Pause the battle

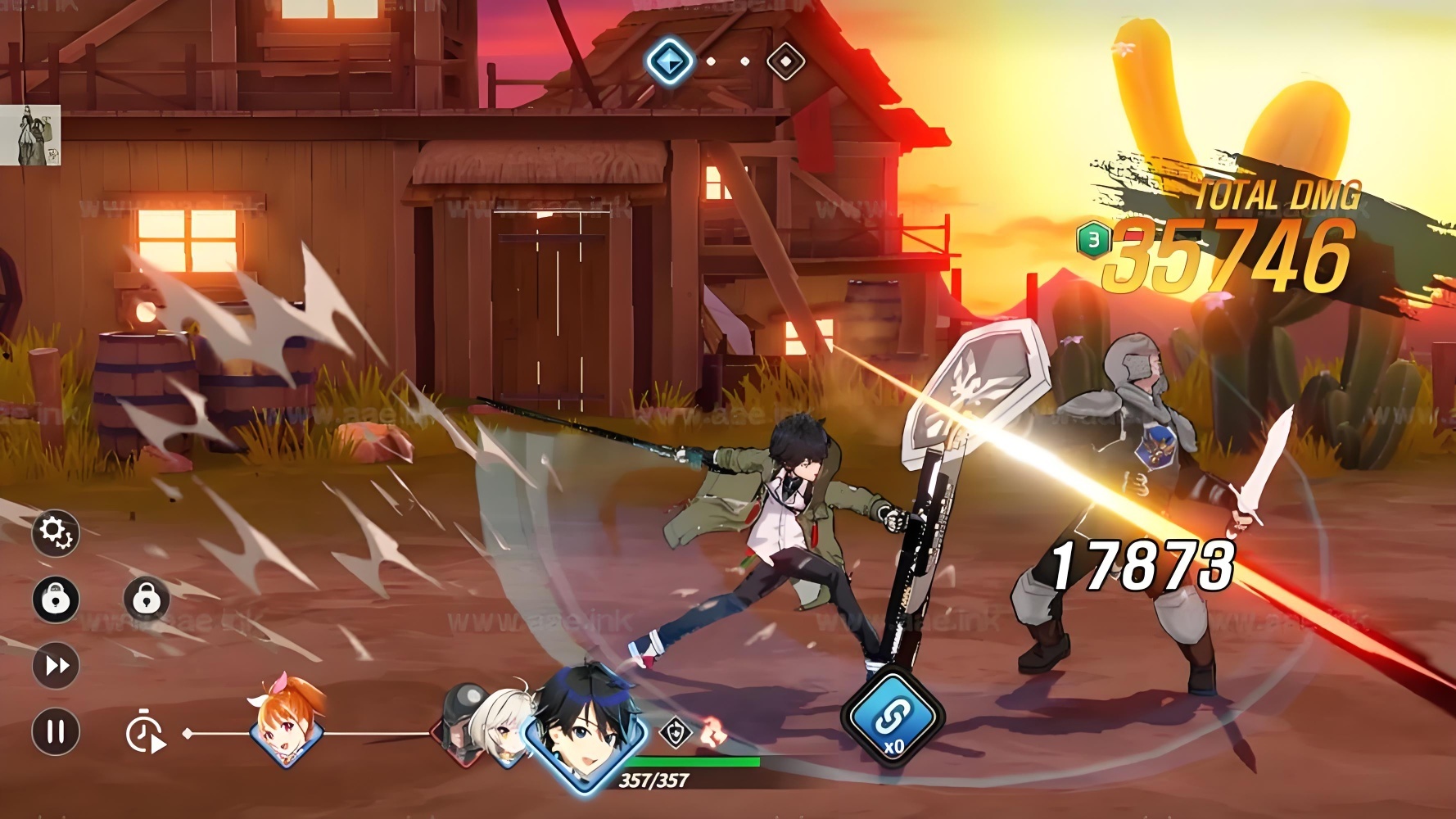click(x=56, y=731)
